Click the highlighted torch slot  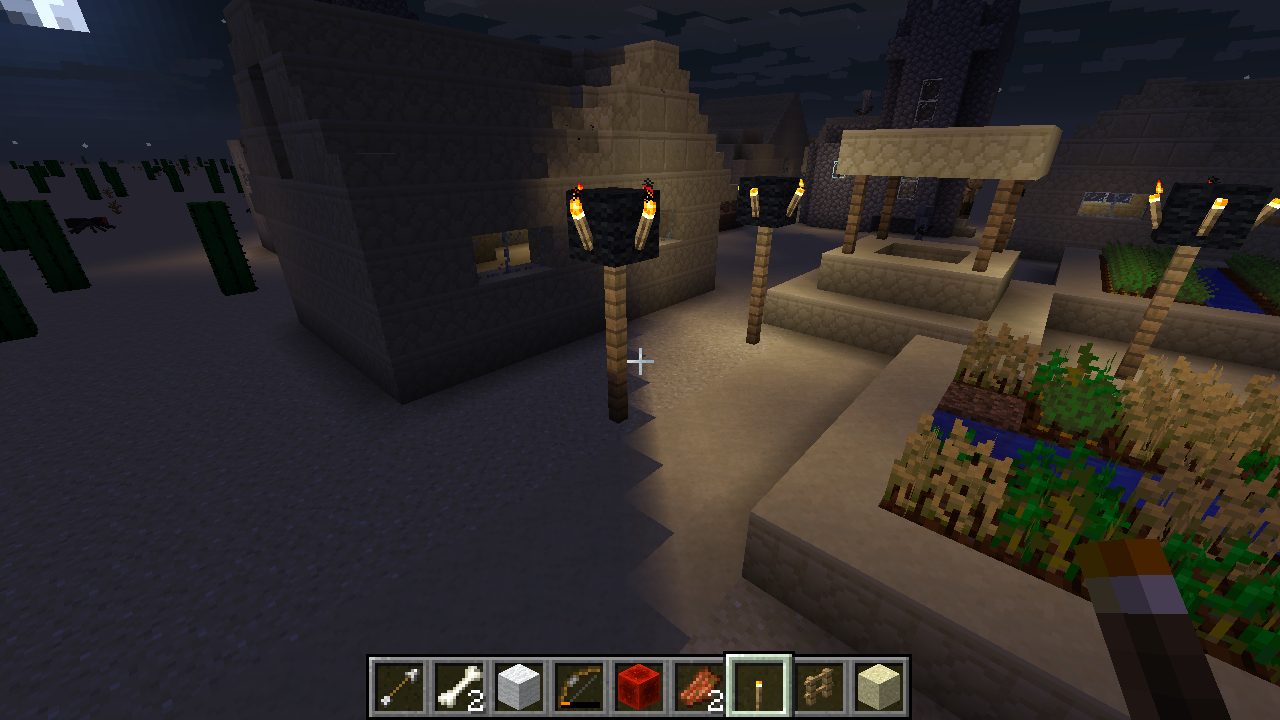pyautogui.click(x=759, y=687)
